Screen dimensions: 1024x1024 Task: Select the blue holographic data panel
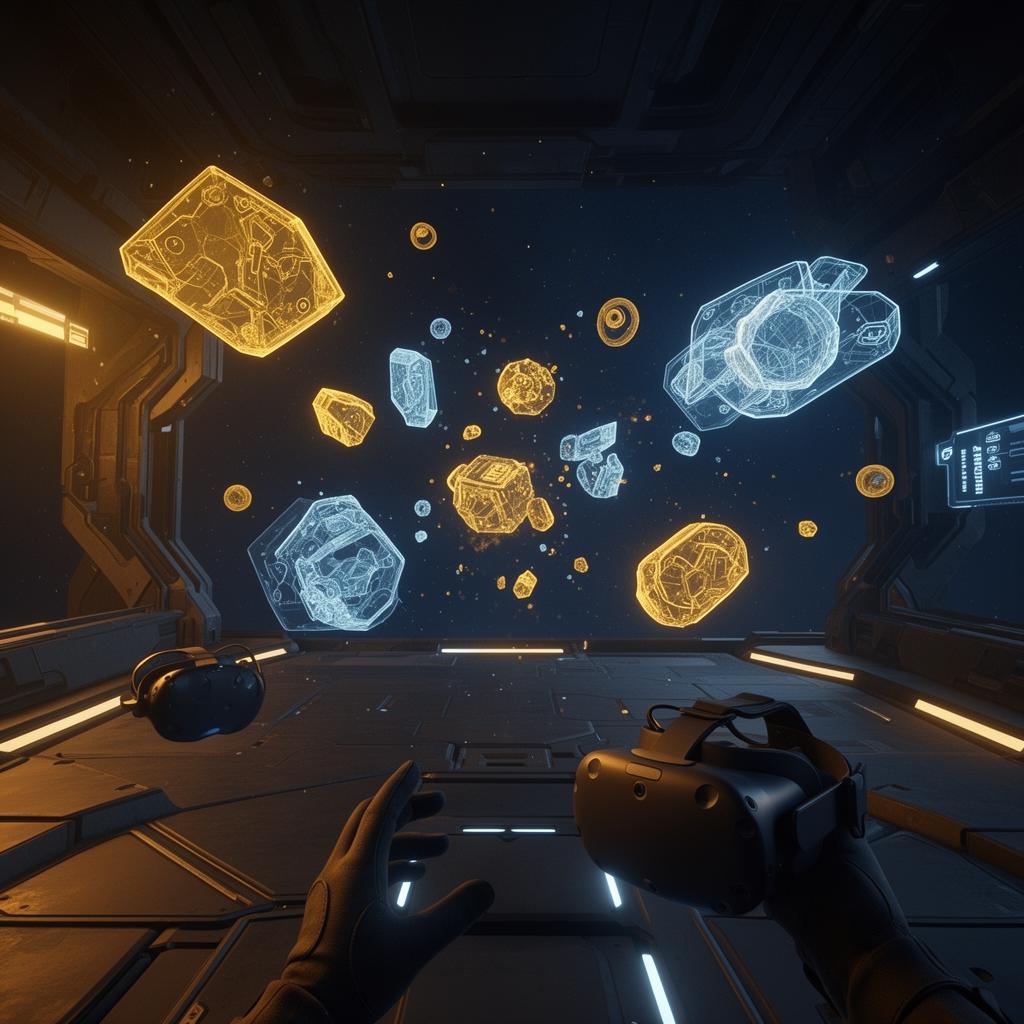click(983, 461)
